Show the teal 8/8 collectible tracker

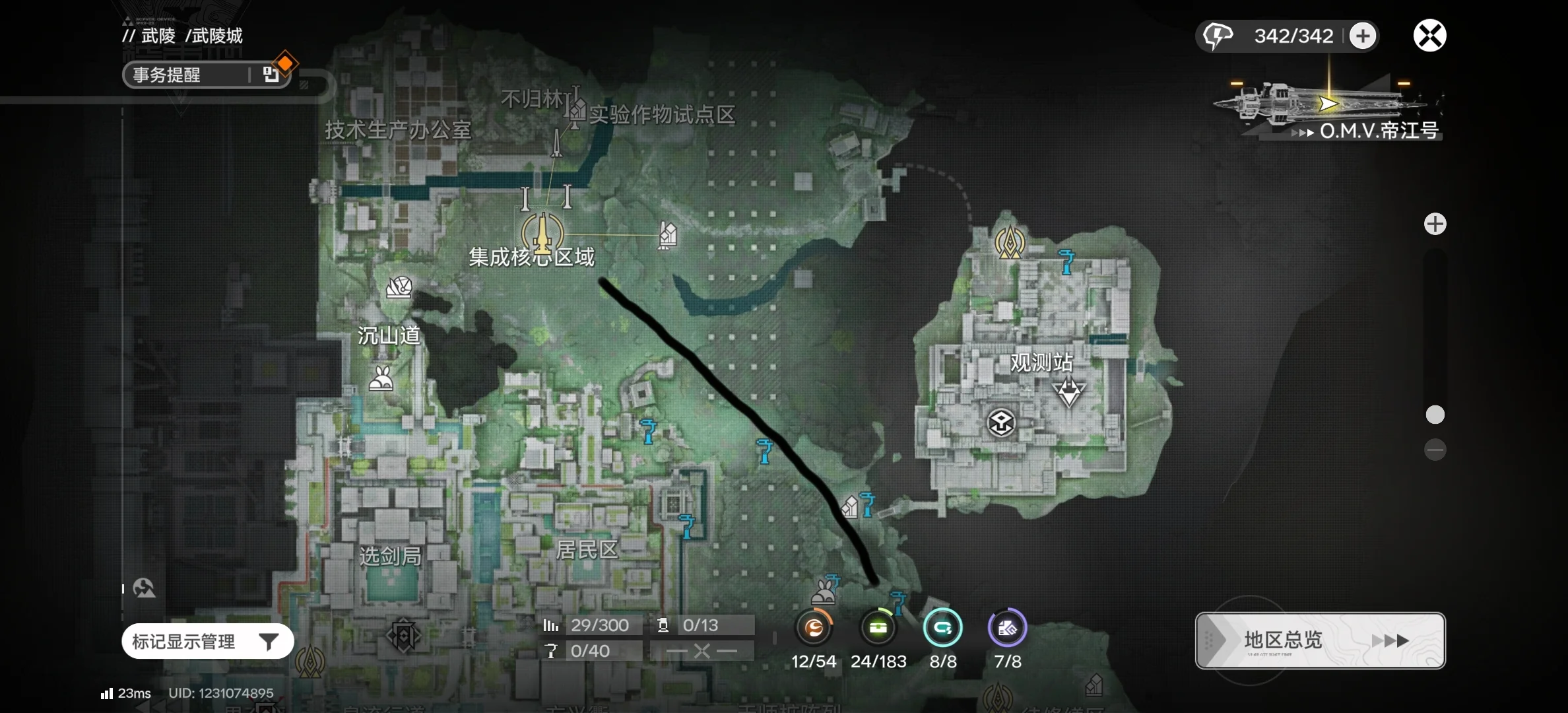click(943, 628)
